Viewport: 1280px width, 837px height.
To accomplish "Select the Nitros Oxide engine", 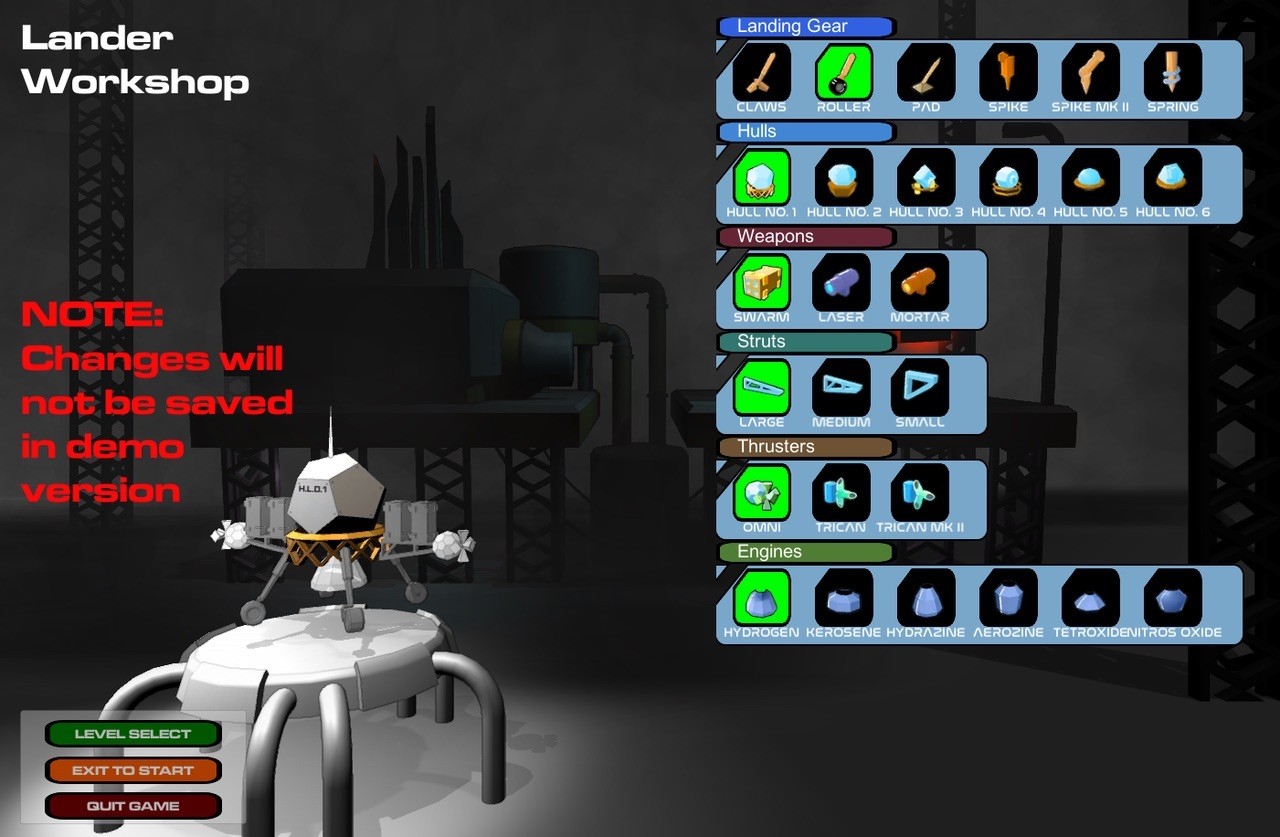I will (x=1171, y=598).
